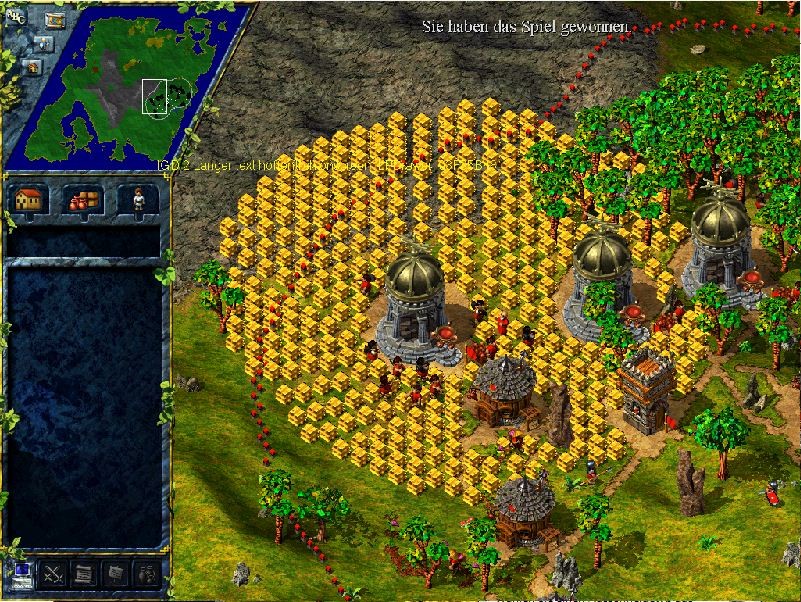Open the scroll icon in the bottom bar
Image resolution: width=801 pixels, height=602 pixels.
pos(84,574)
